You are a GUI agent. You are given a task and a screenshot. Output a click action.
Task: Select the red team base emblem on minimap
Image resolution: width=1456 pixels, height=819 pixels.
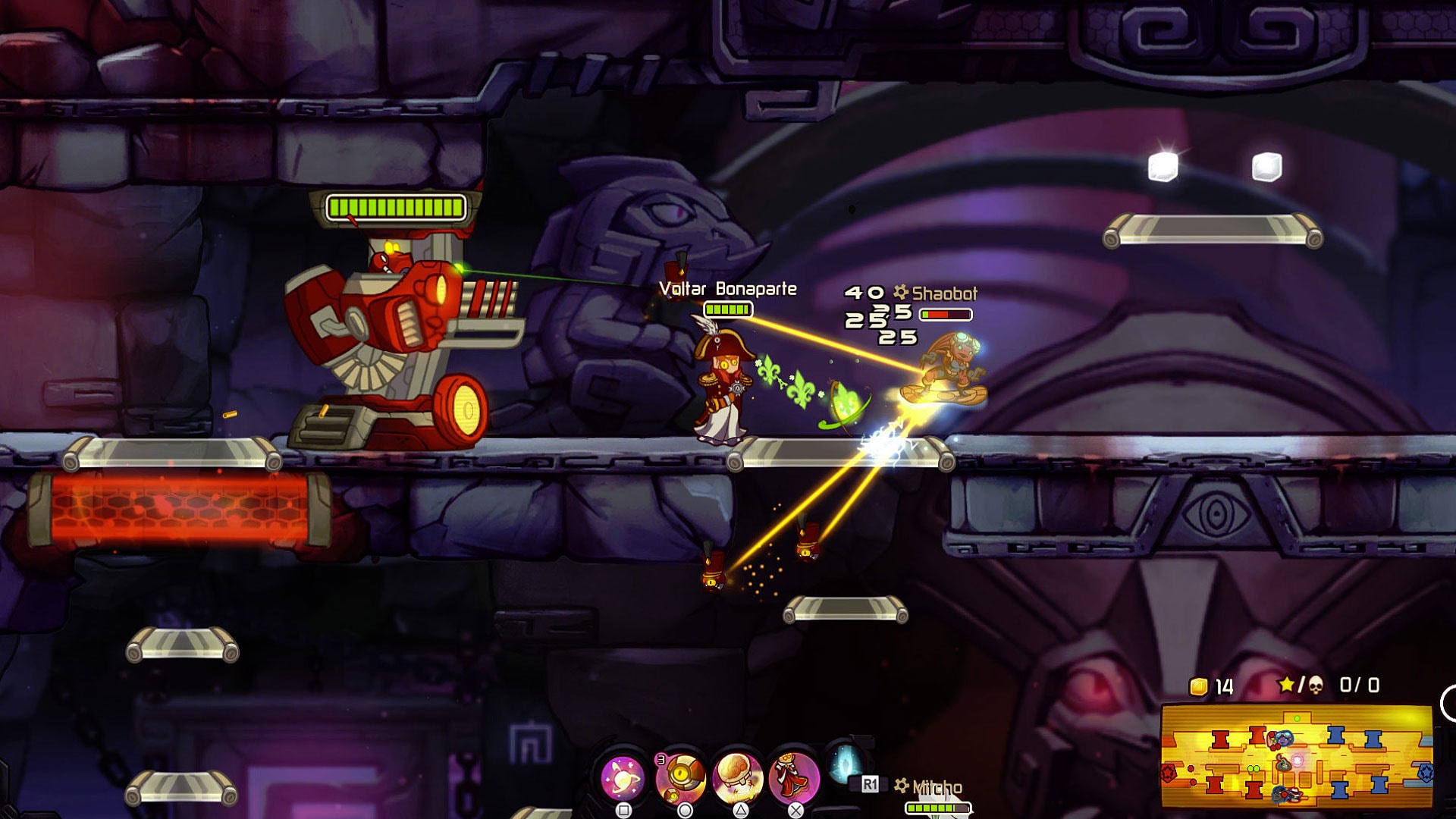point(1169,773)
